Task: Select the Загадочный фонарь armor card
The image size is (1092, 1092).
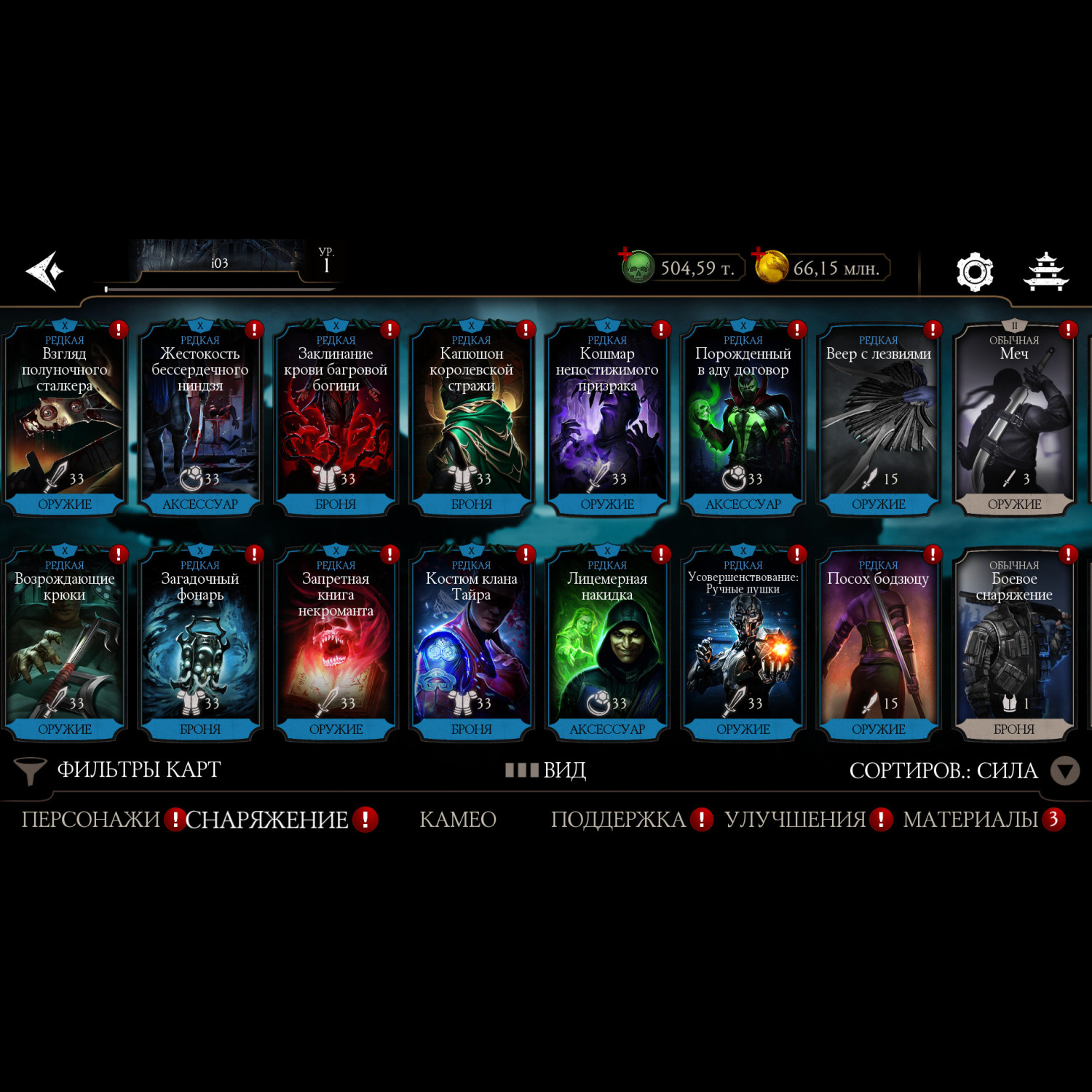Action: coord(200,644)
